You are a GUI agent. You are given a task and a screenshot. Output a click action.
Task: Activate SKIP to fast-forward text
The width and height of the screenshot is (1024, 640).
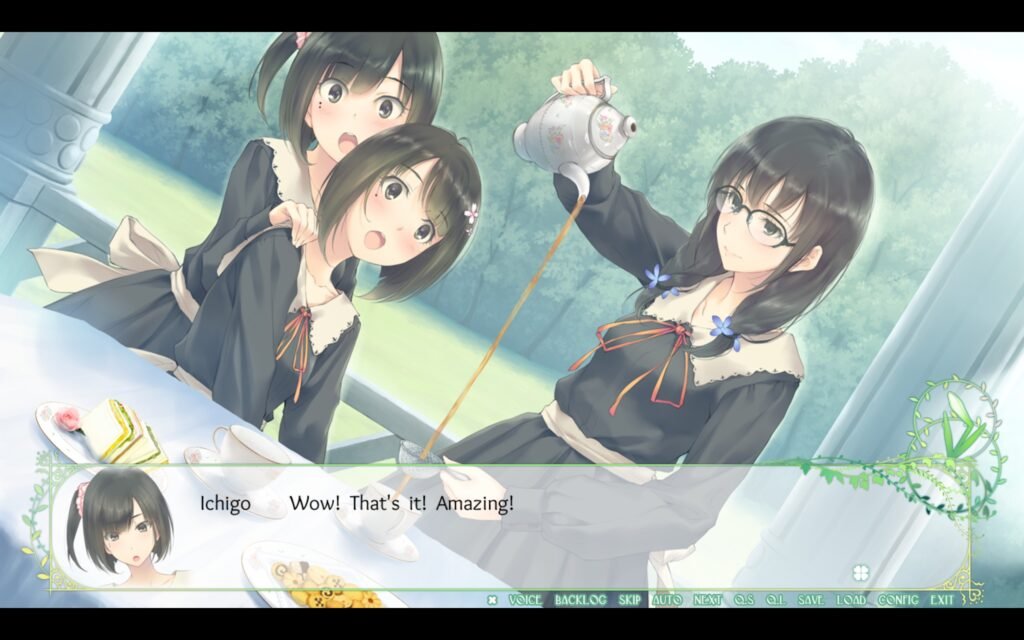click(630, 600)
